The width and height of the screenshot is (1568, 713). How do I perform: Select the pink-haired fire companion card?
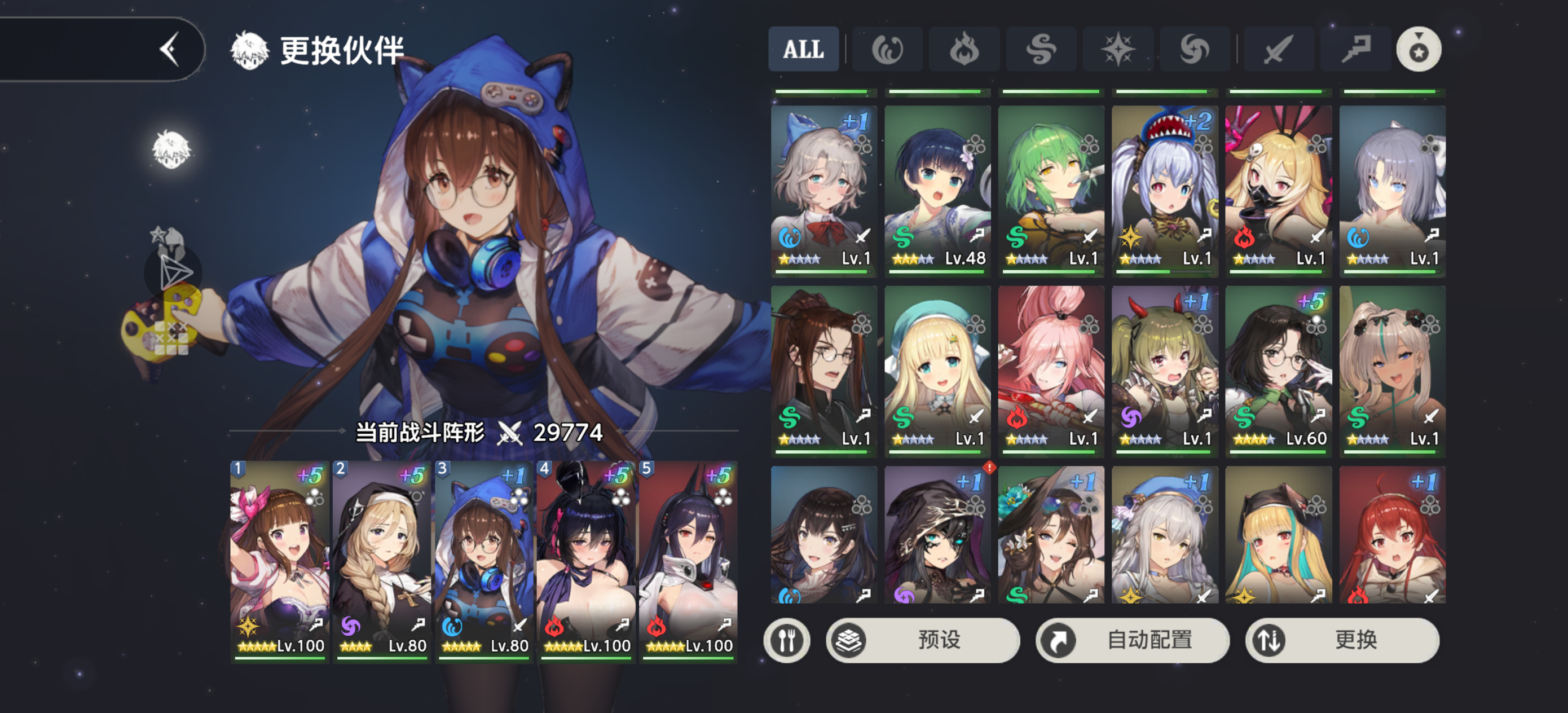coord(1051,370)
